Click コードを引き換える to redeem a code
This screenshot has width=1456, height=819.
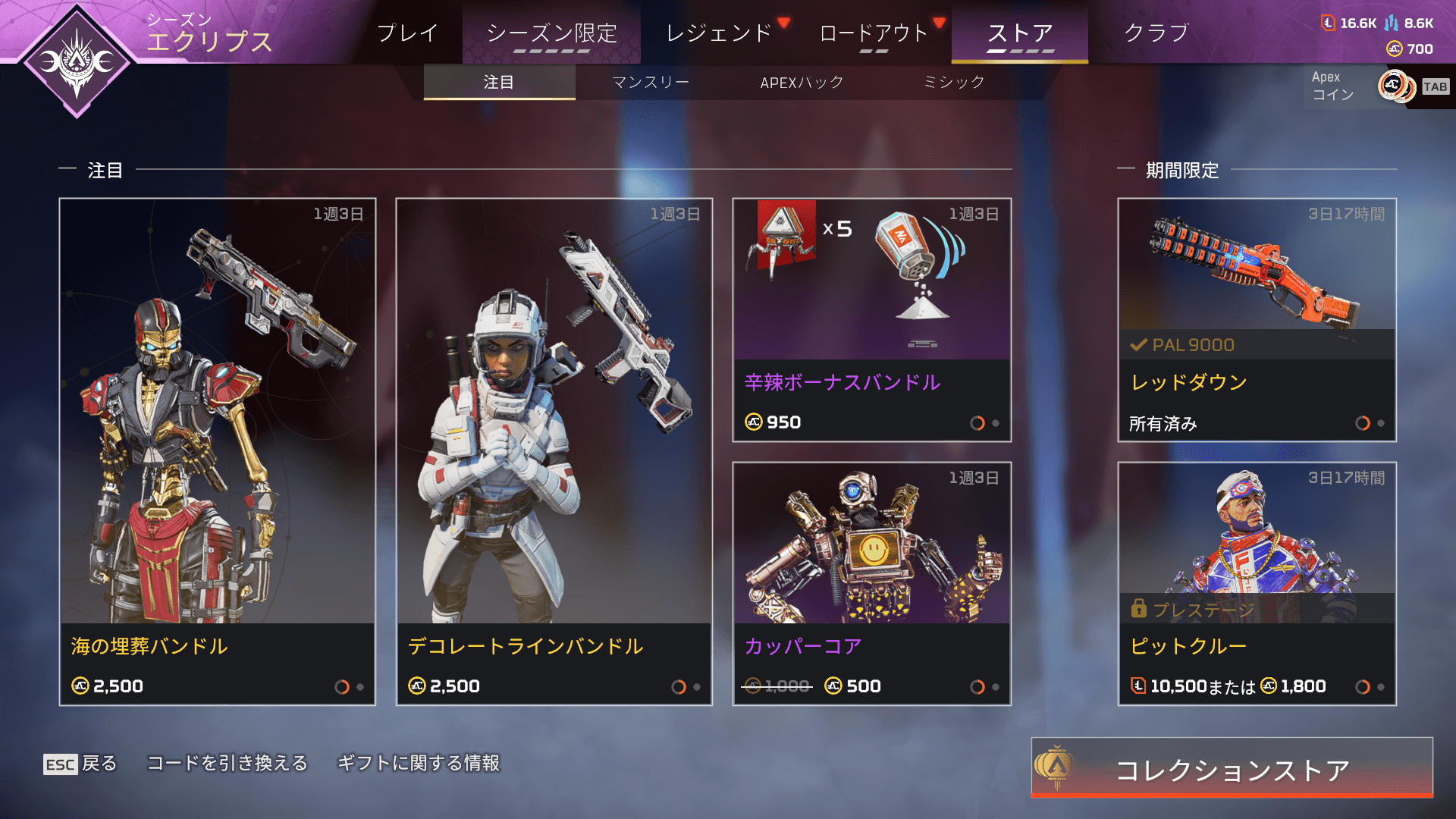pyautogui.click(x=227, y=763)
